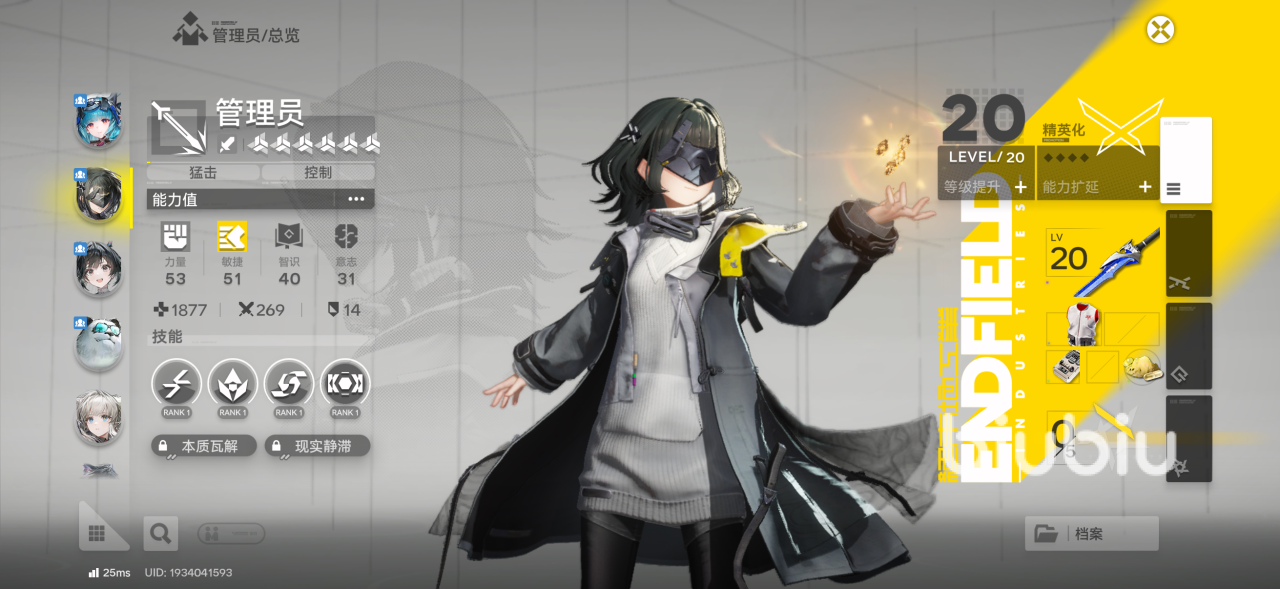View the locked 本质瓦解 talent

tap(204, 446)
